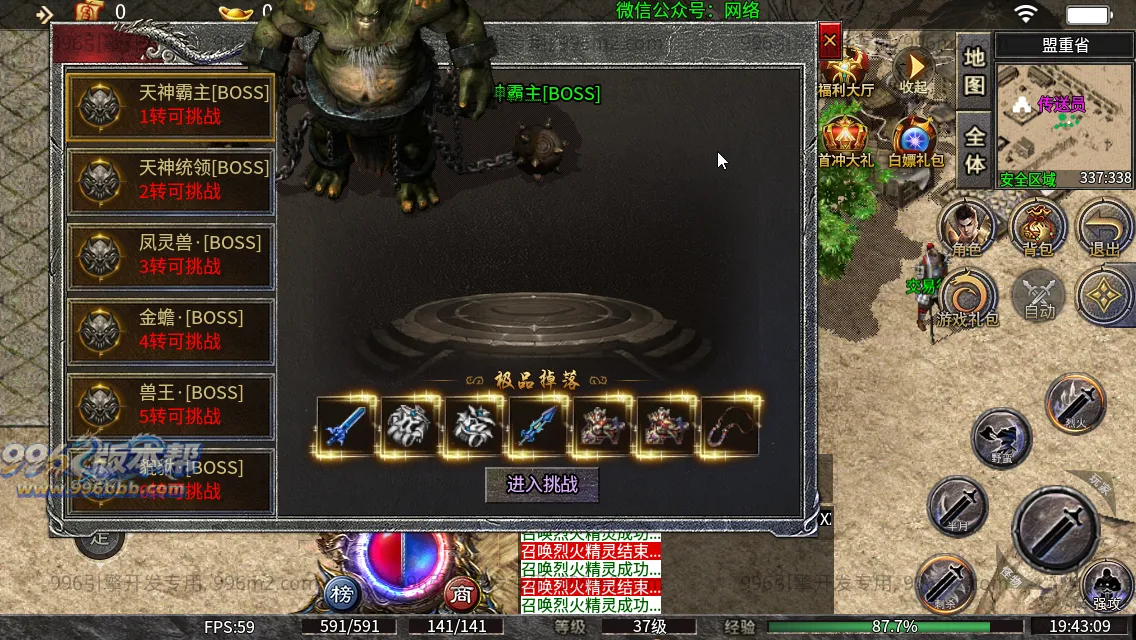Image resolution: width=1136 pixels, height=640 pixels.
Task: Use the 半月 half moon skill
Action: coord(957,504)
